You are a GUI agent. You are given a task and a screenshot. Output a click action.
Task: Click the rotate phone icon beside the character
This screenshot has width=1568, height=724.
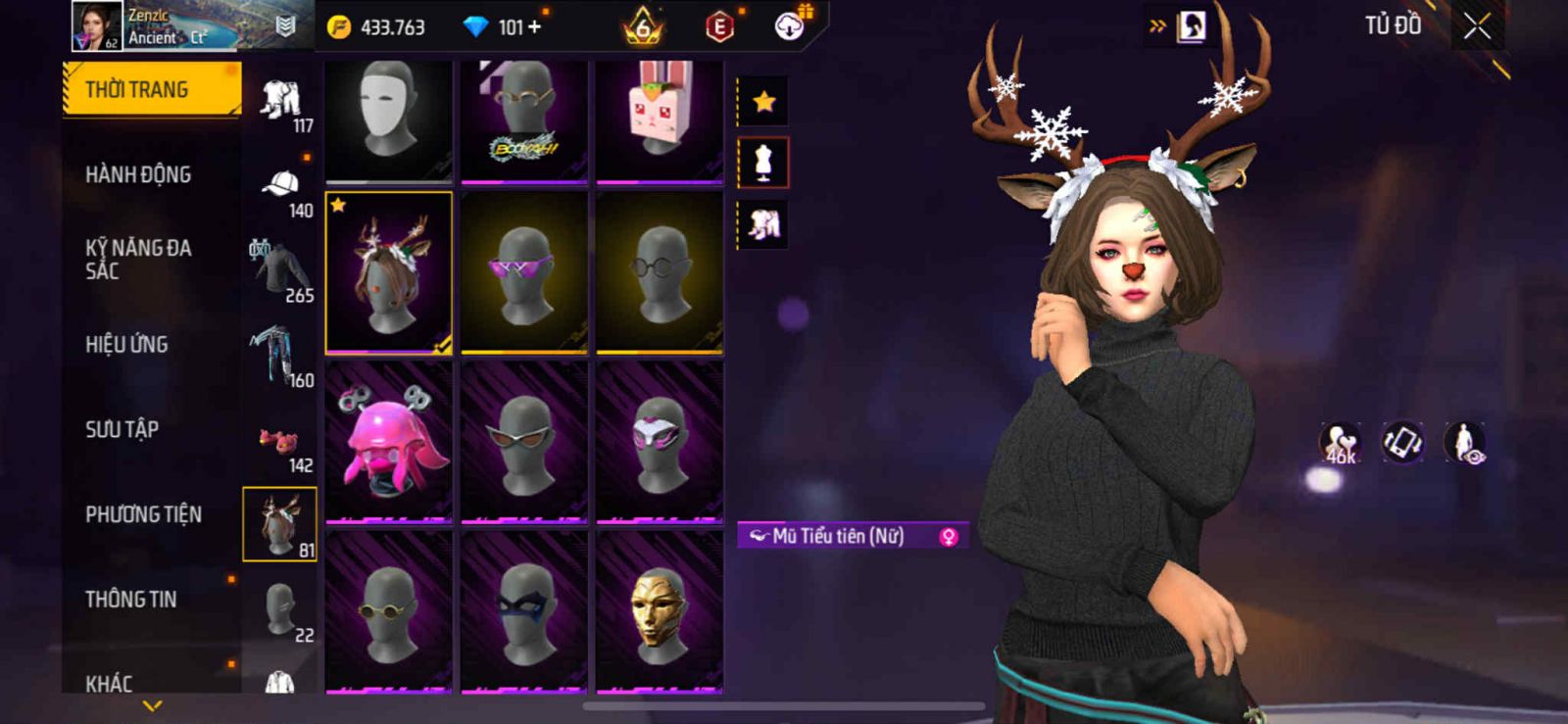(1402, 442)
